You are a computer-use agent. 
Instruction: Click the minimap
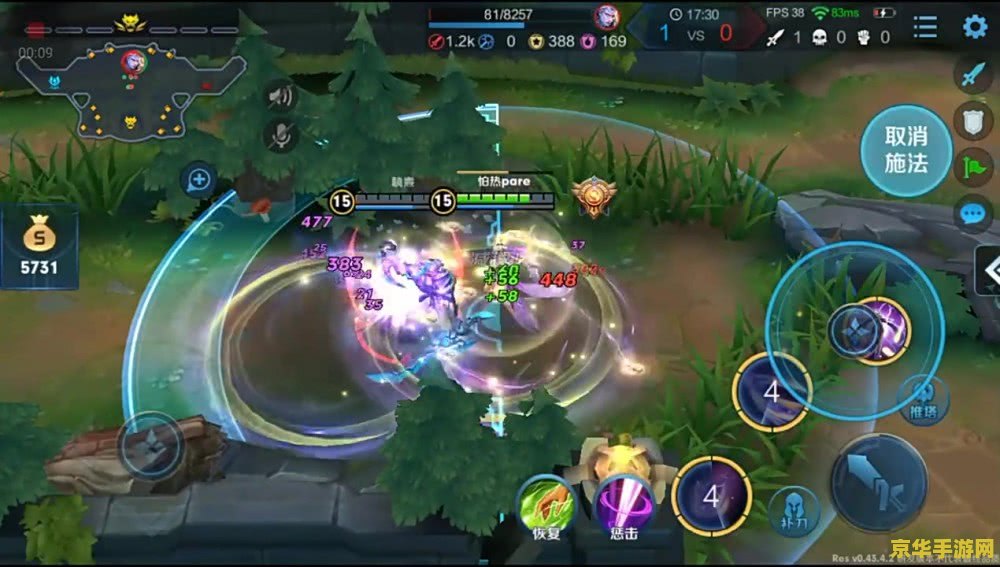[130, 88]
